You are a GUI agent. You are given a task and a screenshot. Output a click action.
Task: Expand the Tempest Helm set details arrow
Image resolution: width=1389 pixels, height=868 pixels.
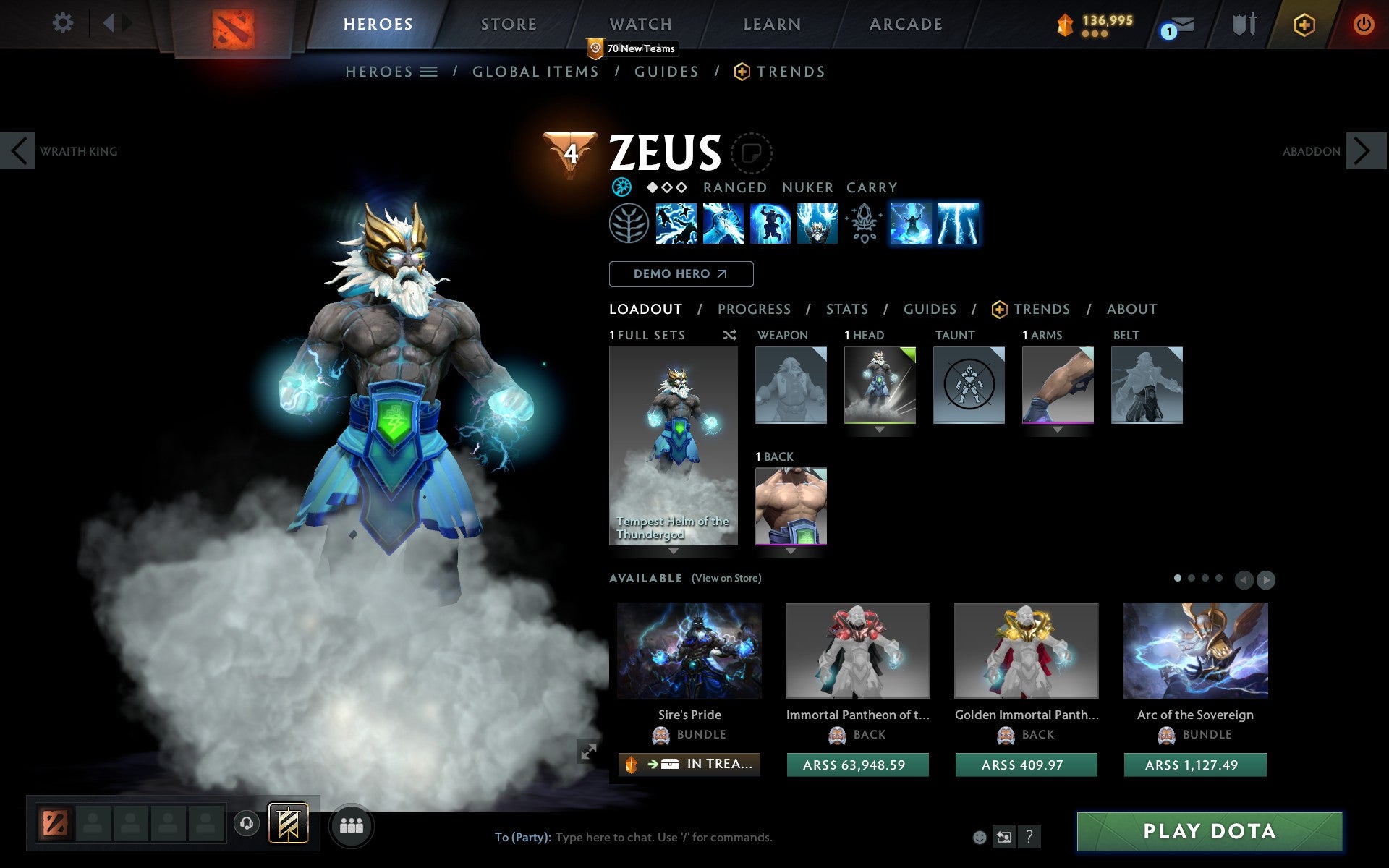[673, 550]
